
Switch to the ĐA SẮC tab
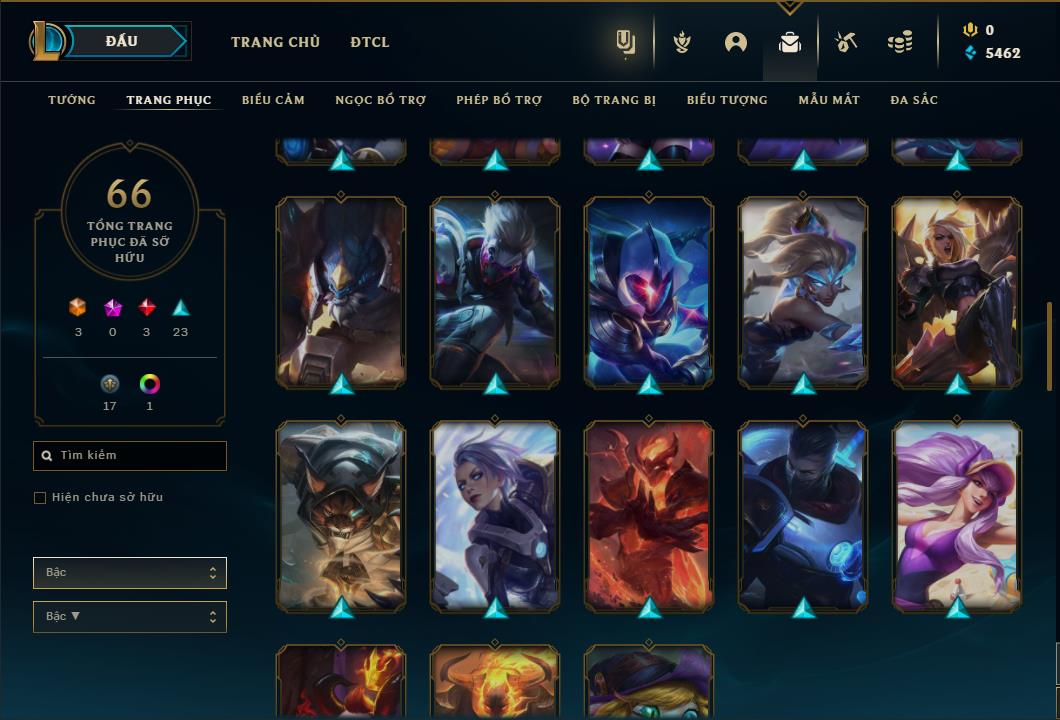[x=914, y=100]
